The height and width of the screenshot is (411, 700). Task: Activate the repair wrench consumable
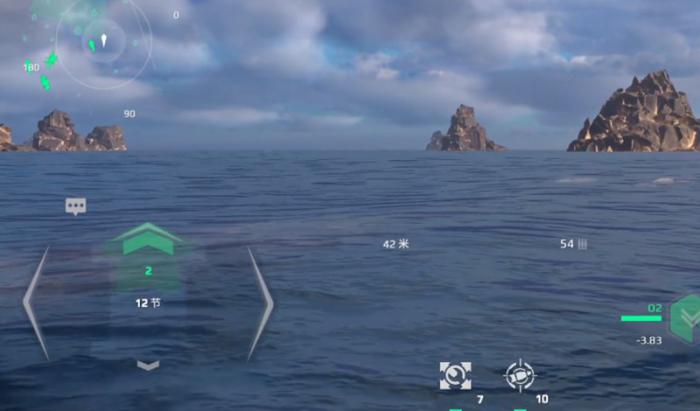click(455, 376)
